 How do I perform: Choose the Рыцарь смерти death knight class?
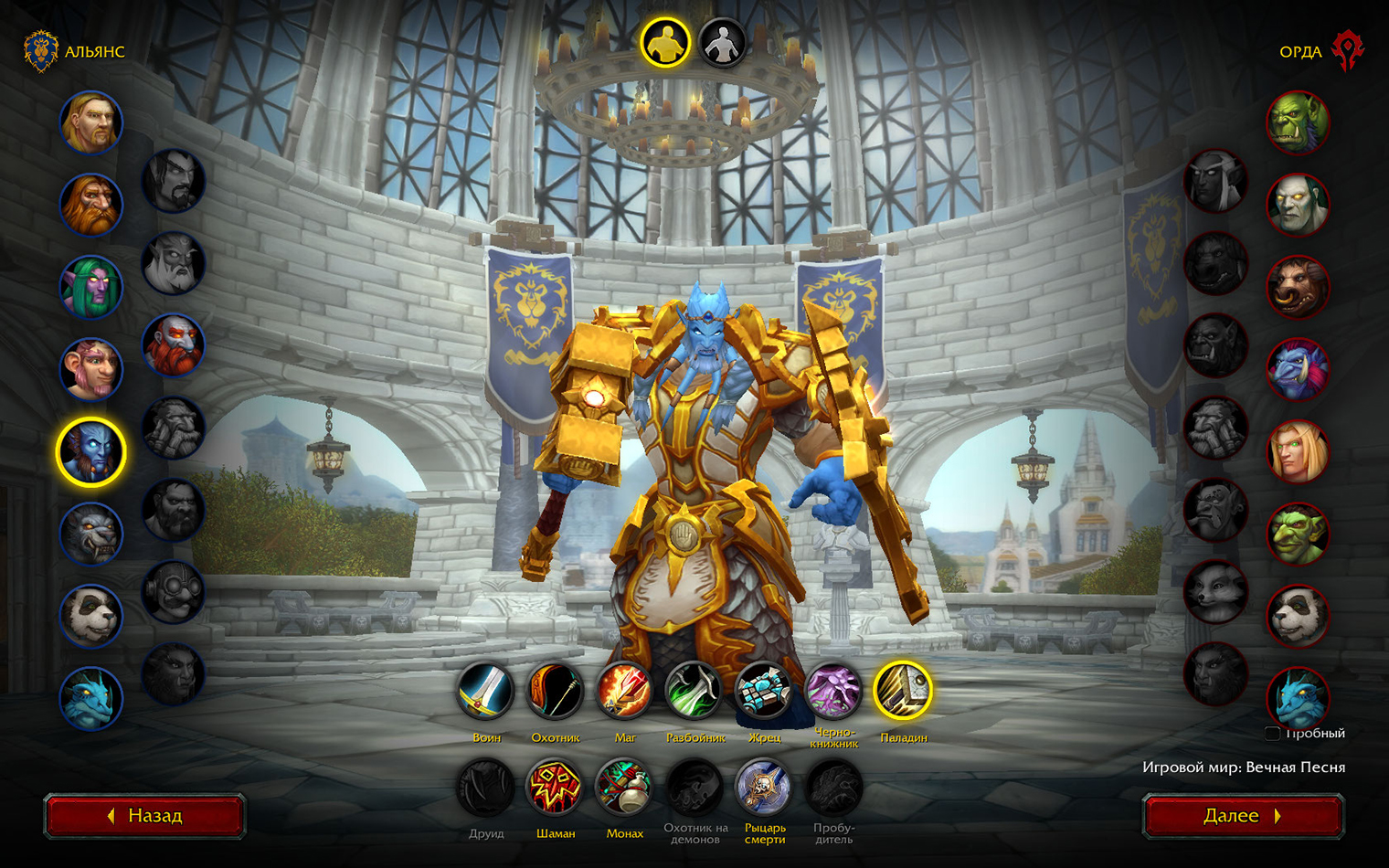tap(764, 788)
